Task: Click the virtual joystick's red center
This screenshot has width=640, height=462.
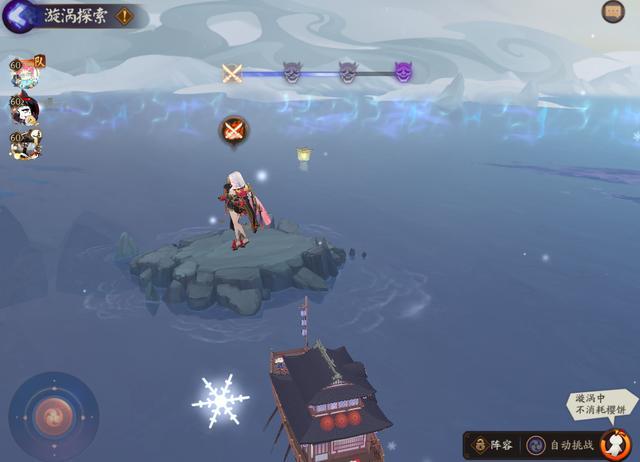Action: tap(52, 415)
